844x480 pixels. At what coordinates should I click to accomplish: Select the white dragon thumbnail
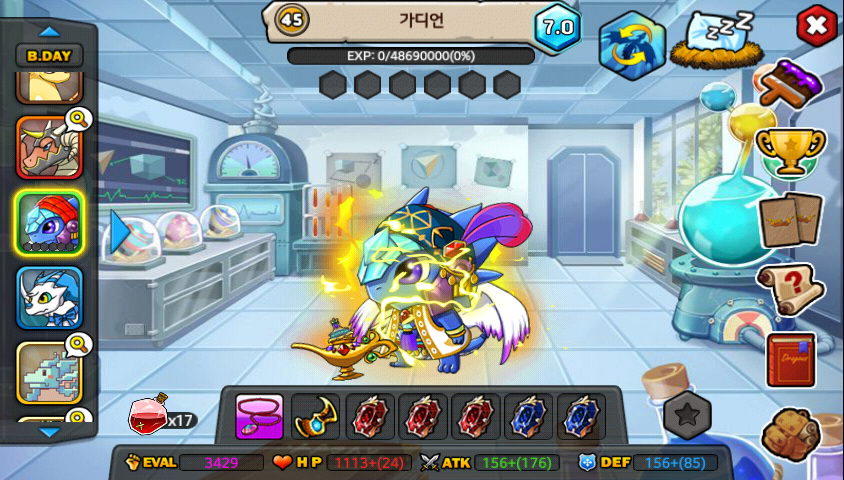tap(49, 297)
